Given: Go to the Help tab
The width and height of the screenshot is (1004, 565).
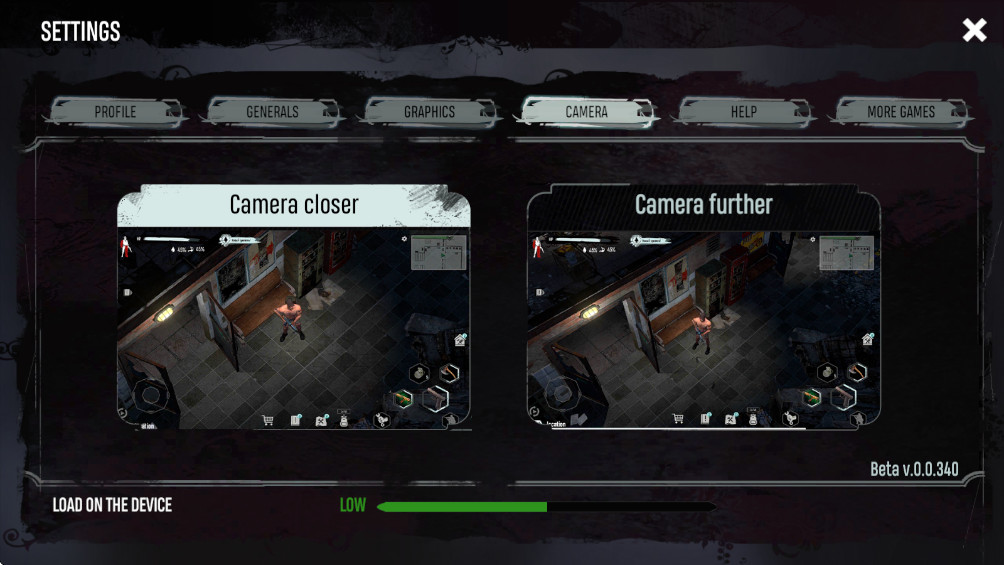Looking at the screenshot, I should [x=743, y=112].
